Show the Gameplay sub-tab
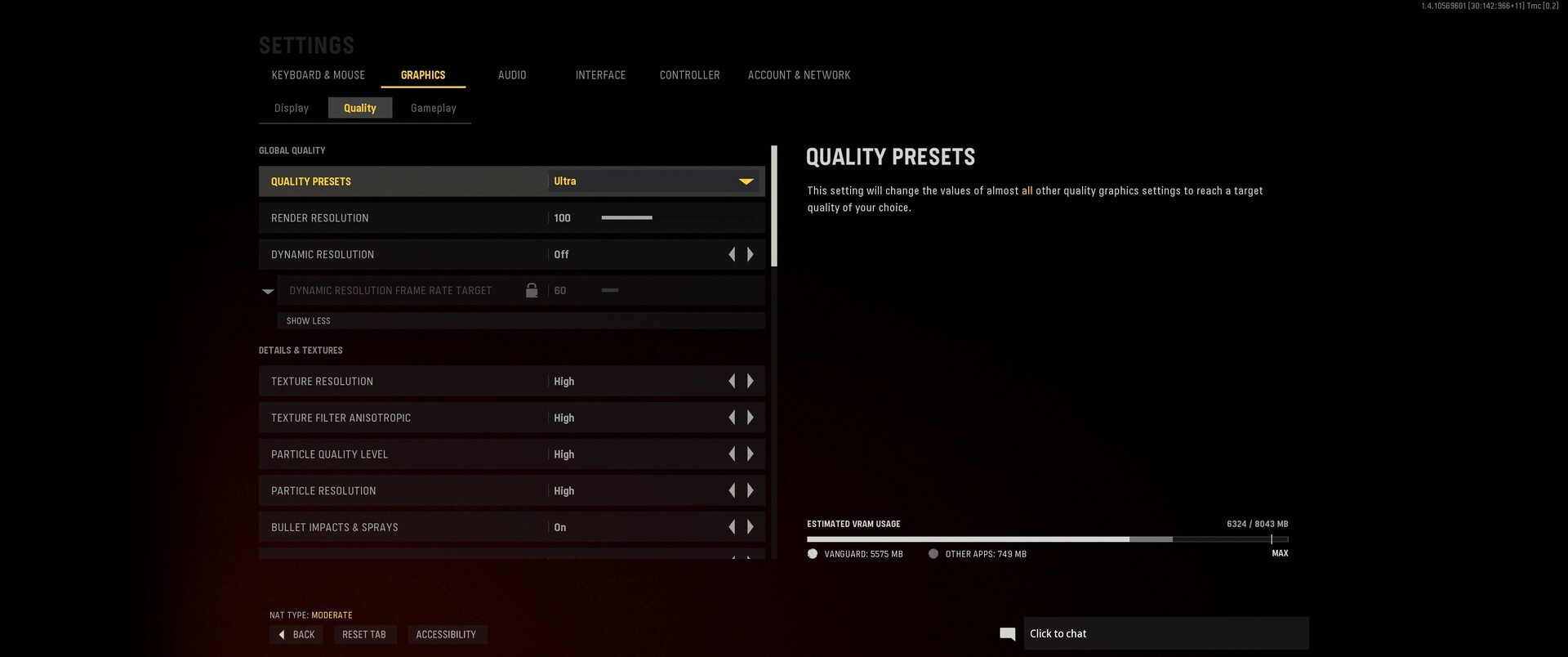Image resolution: width=1568 pixels, height=657 pixels. (x=433, y=108)
